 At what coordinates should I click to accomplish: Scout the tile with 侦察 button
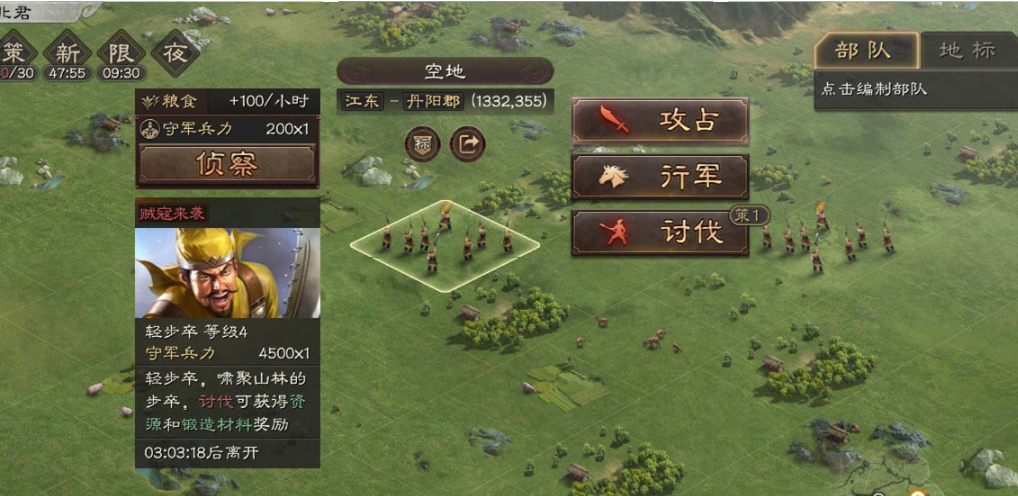click(227, 164)
